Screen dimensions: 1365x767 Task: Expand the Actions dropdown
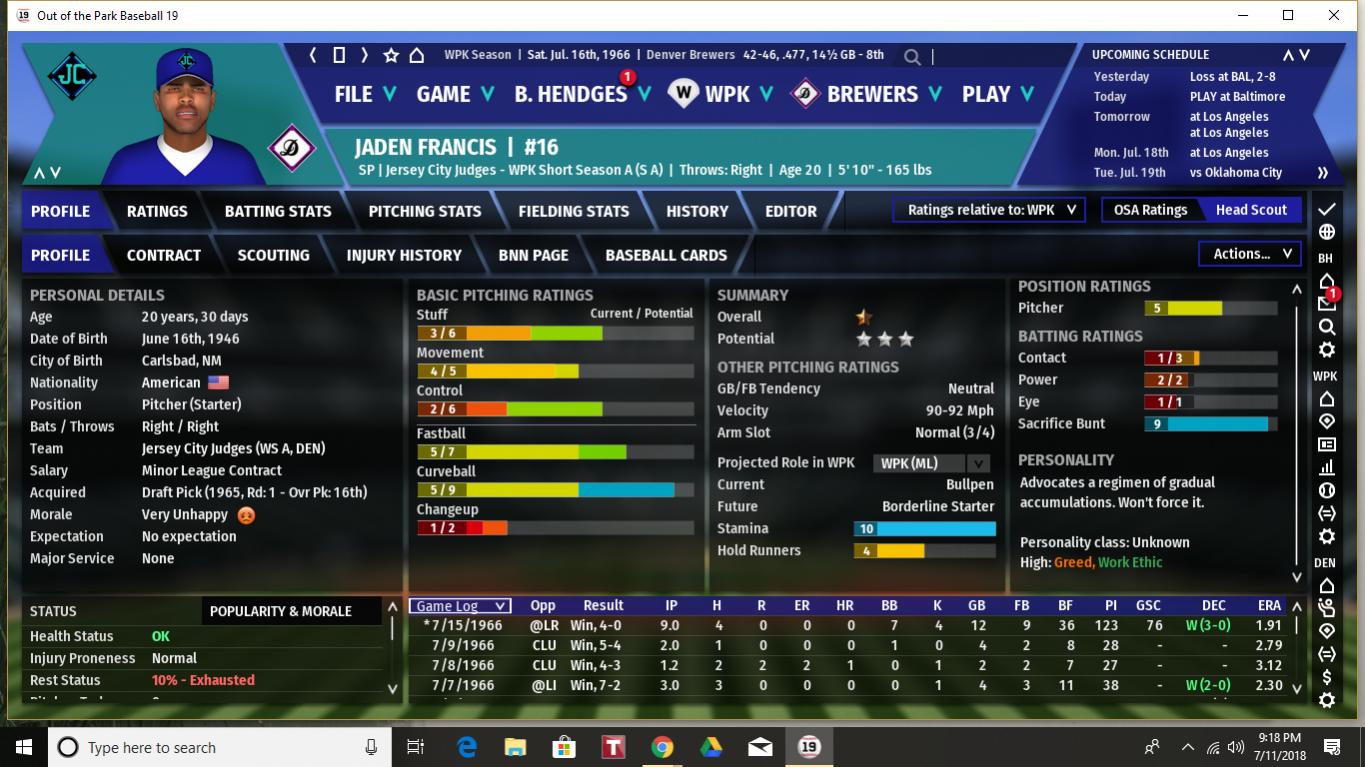point(1251,254)
